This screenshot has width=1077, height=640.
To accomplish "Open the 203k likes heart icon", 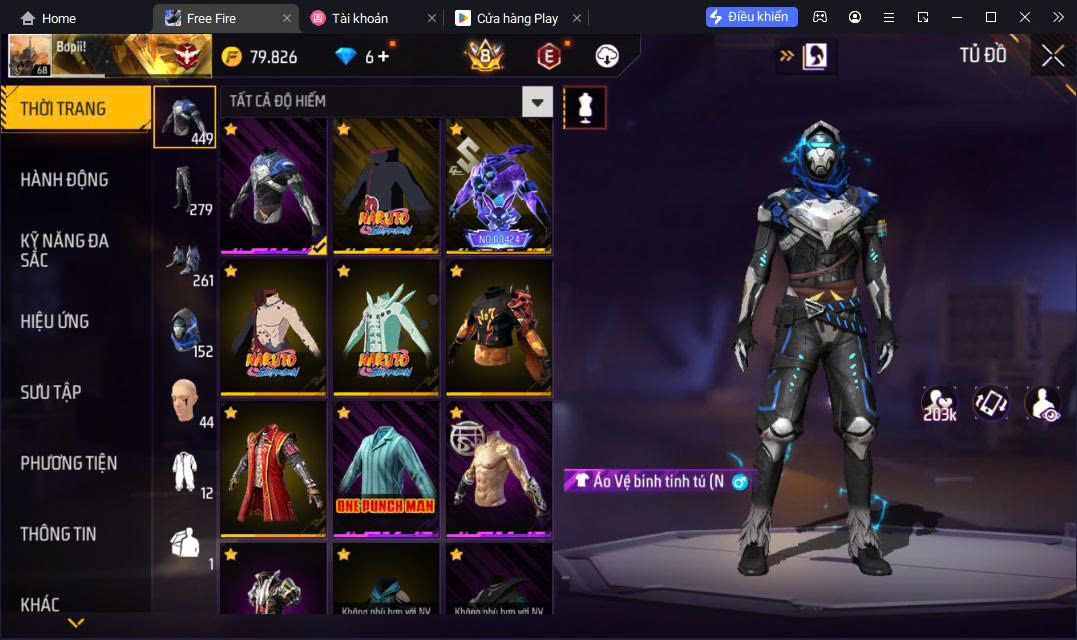I will 938,403.
